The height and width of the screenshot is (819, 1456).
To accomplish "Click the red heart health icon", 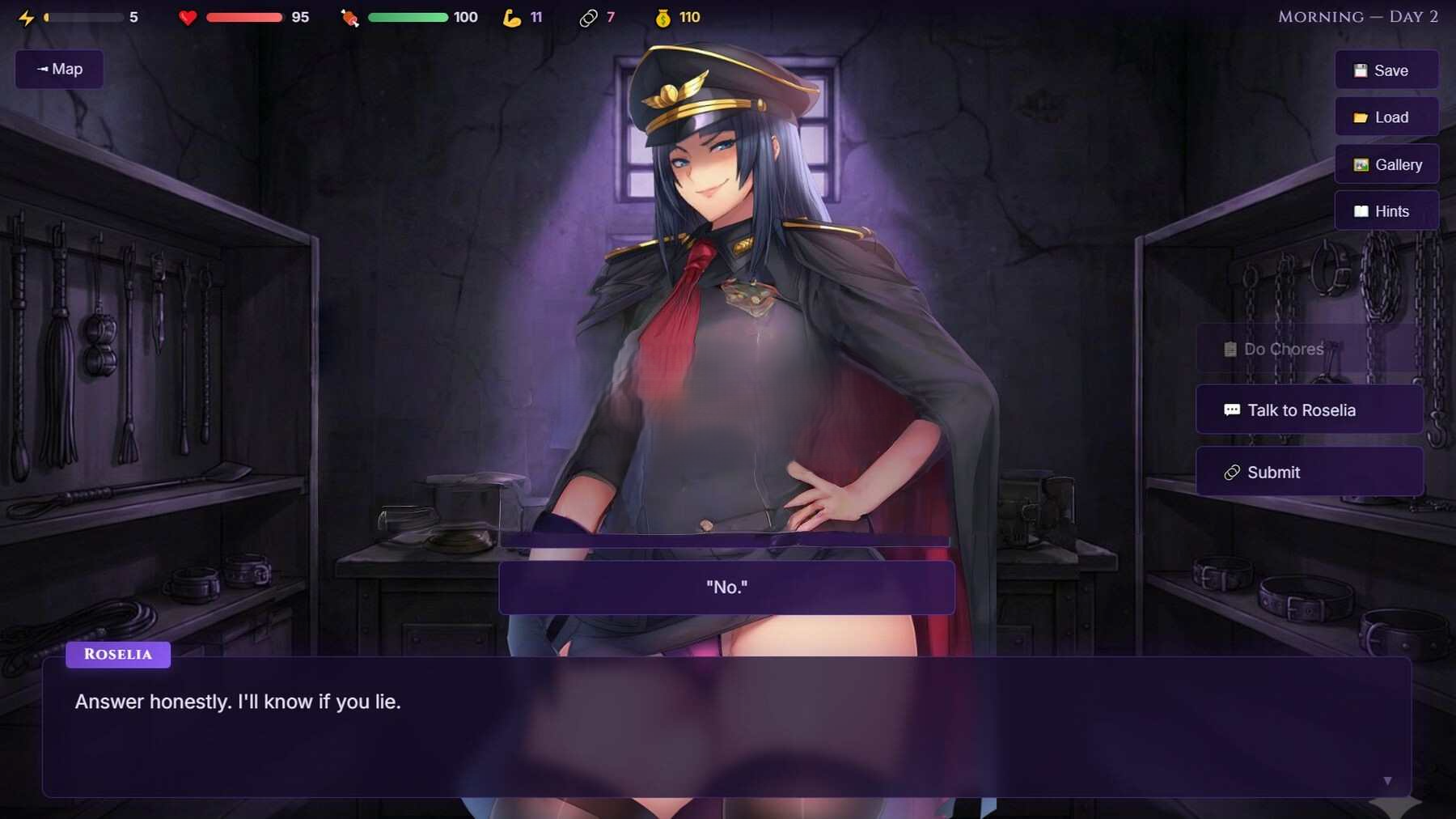I will (188, 17).
